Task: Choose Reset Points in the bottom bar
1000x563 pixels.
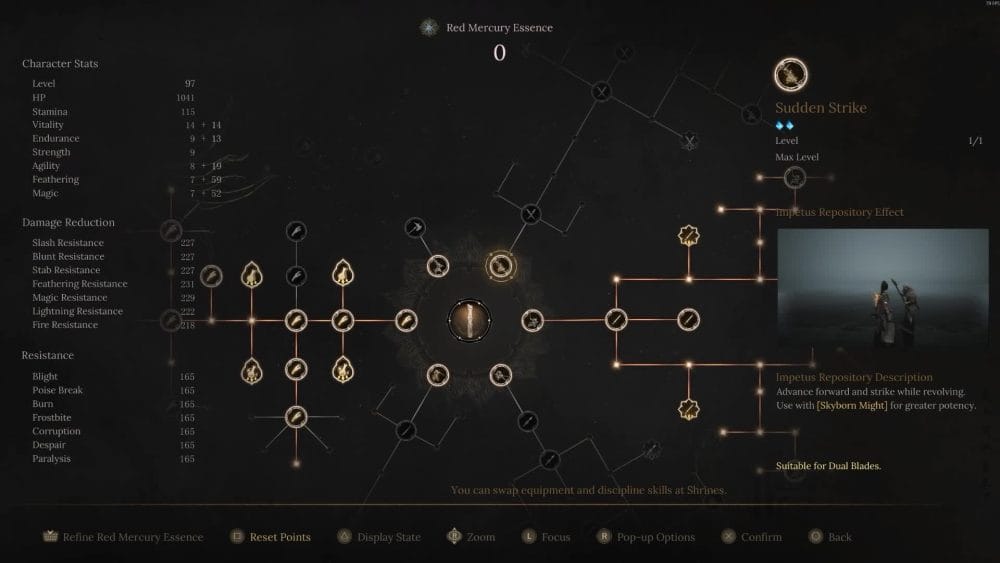Action: (x=270, y=537)
